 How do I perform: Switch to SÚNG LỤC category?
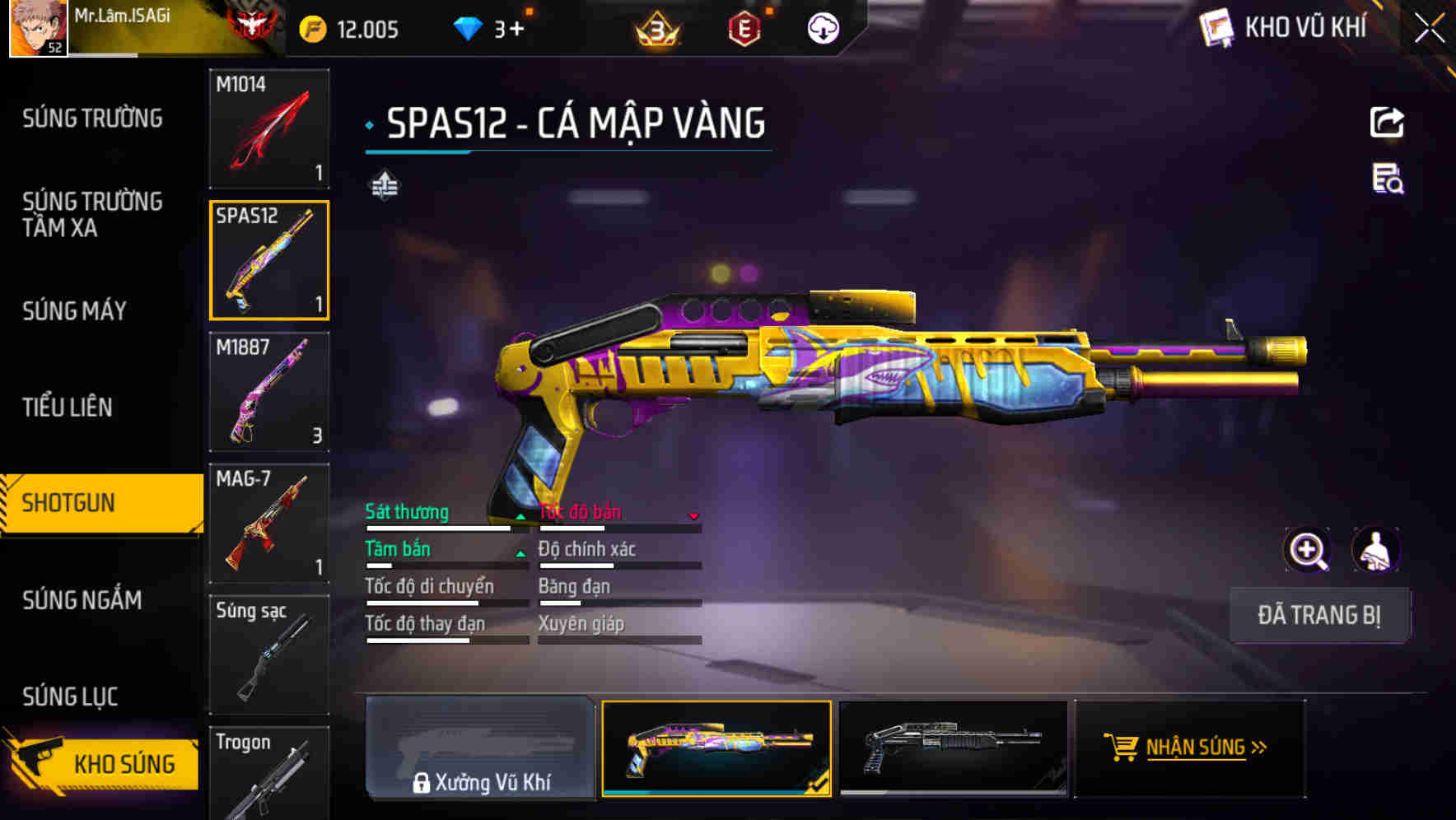coord(70,697)
